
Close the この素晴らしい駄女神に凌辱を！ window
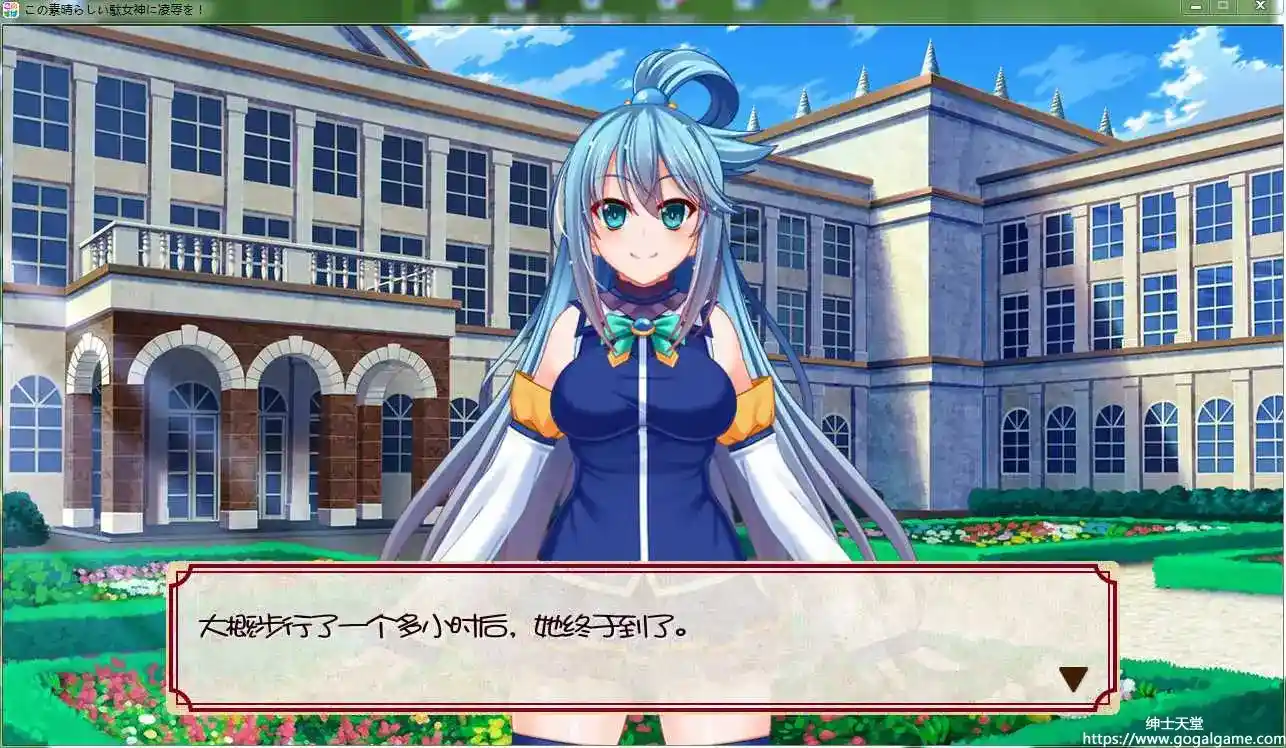(1260, 6)
